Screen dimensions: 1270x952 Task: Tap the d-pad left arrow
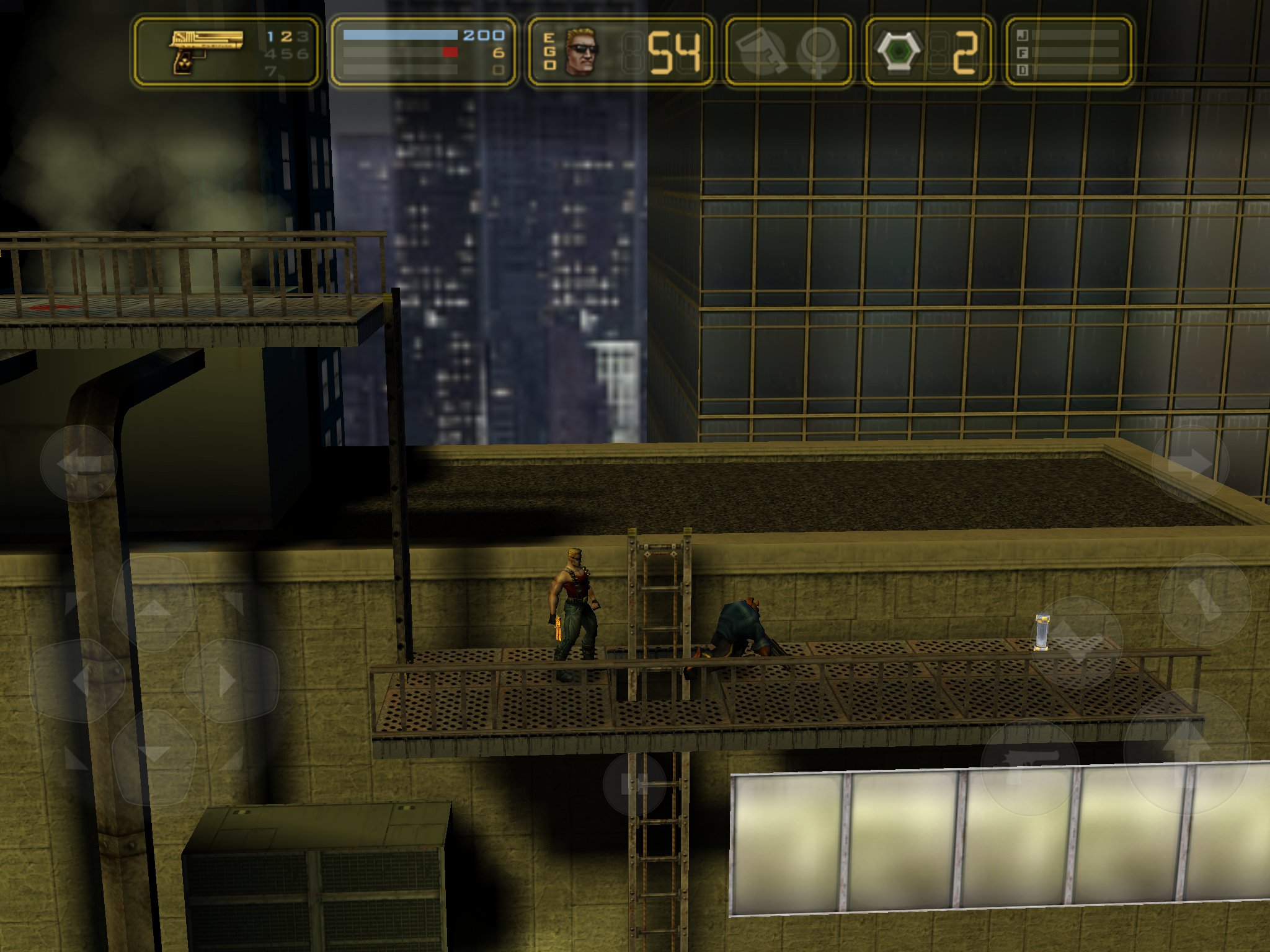click(77, 680)
